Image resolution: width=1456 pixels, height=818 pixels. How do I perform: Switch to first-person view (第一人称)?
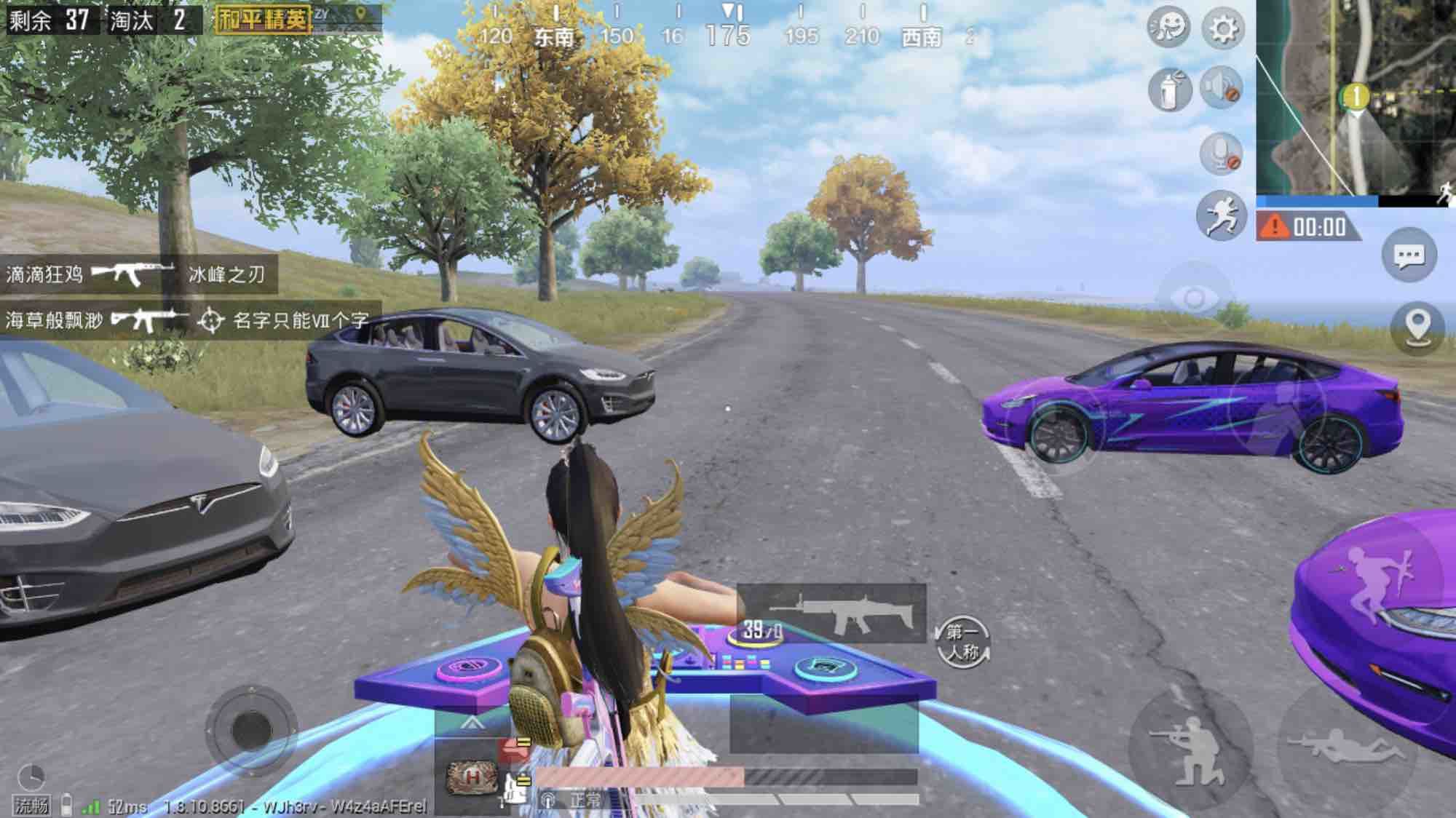[x=964, y=641]
